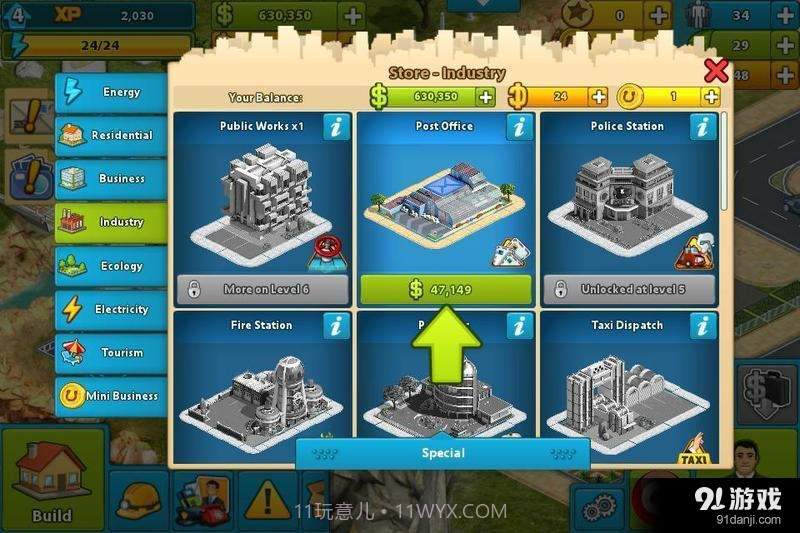Add cash via green balance plus

click(486, 97)
